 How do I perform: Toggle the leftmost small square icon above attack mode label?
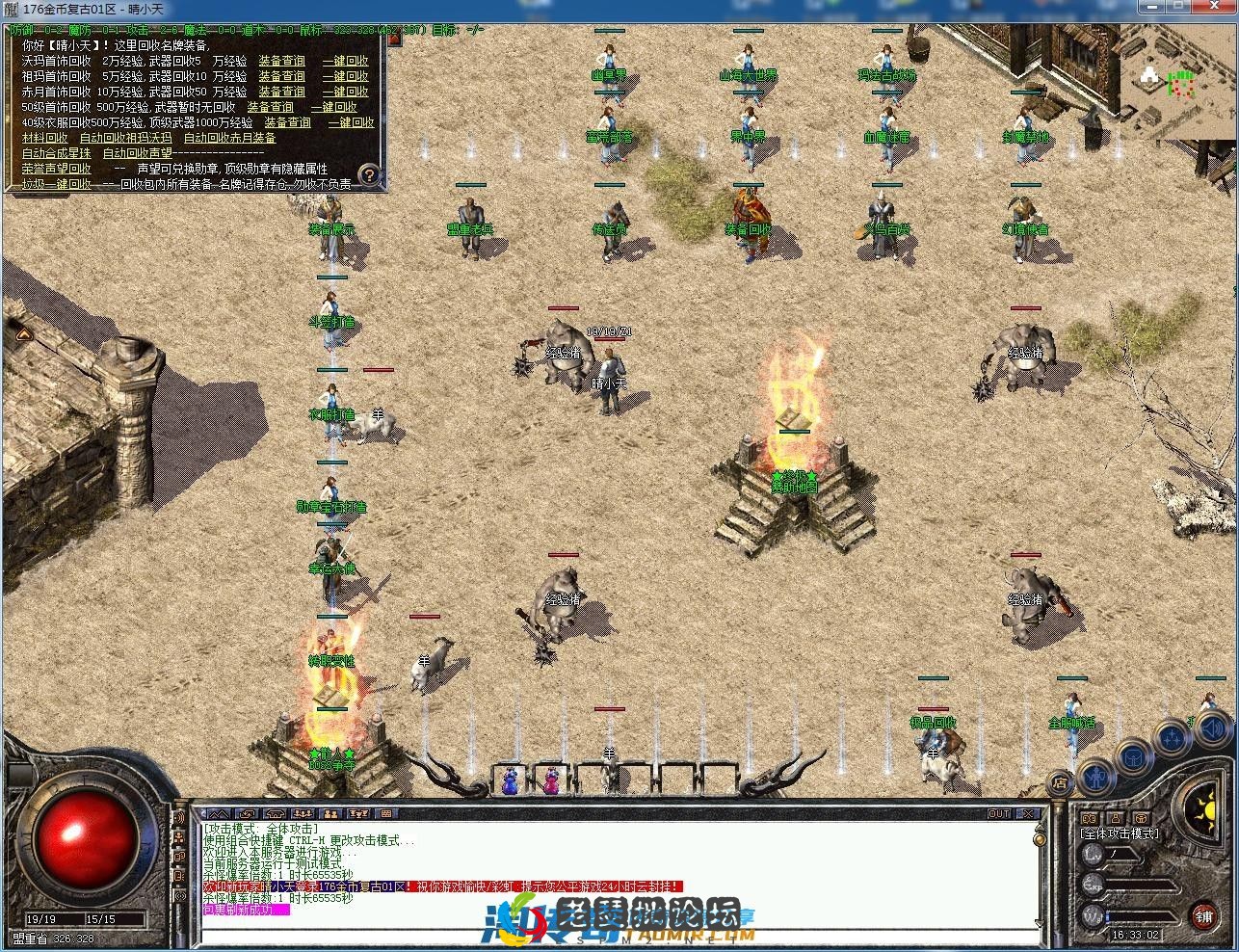[1088, 818]
